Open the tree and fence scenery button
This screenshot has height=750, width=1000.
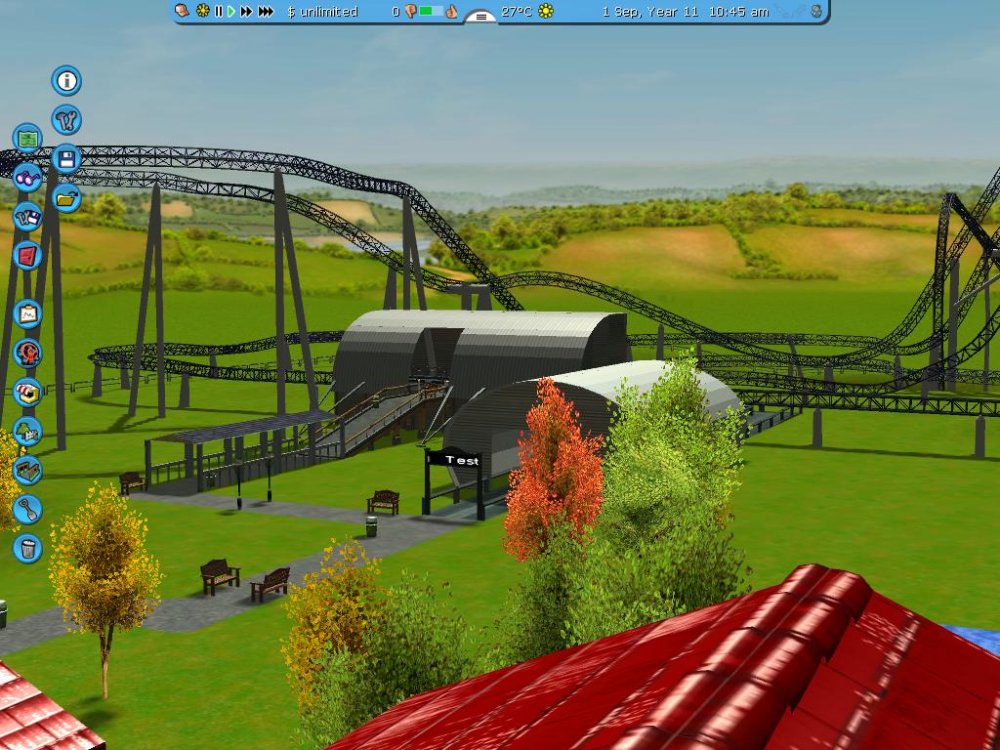click(27, 431)
